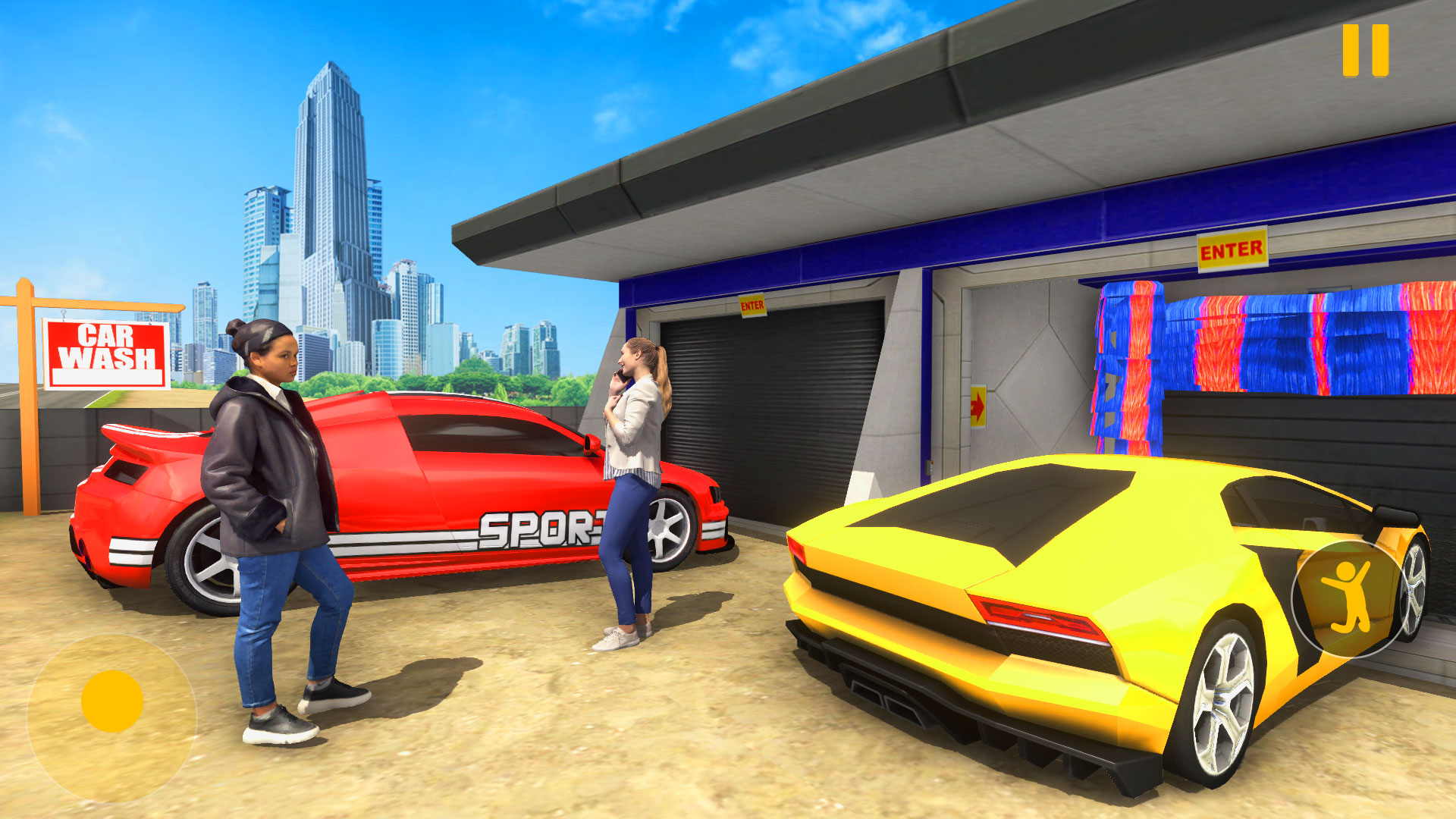Tap the smaller ENTER sign on the garage door

tap(752, 305)
